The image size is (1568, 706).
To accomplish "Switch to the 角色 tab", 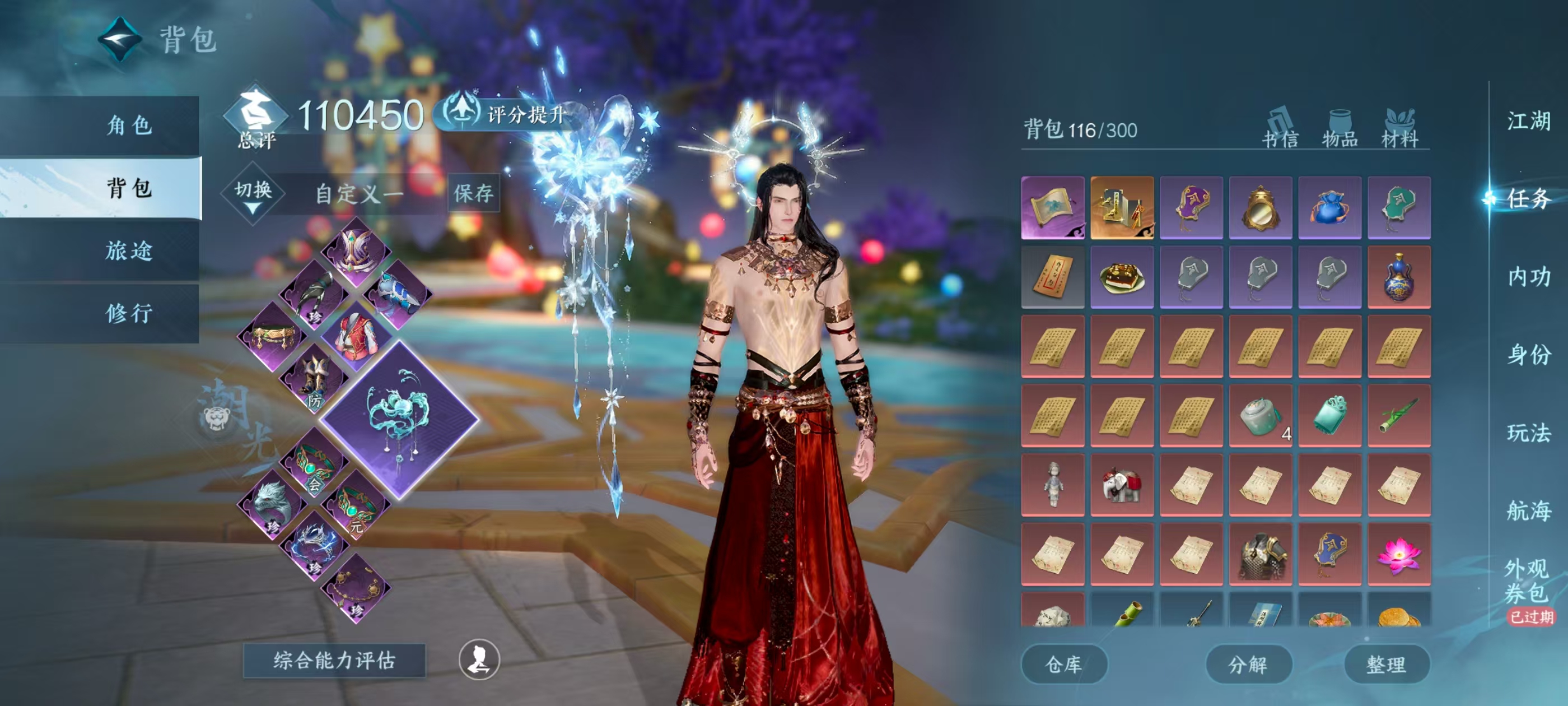I will tap(128, 126).
